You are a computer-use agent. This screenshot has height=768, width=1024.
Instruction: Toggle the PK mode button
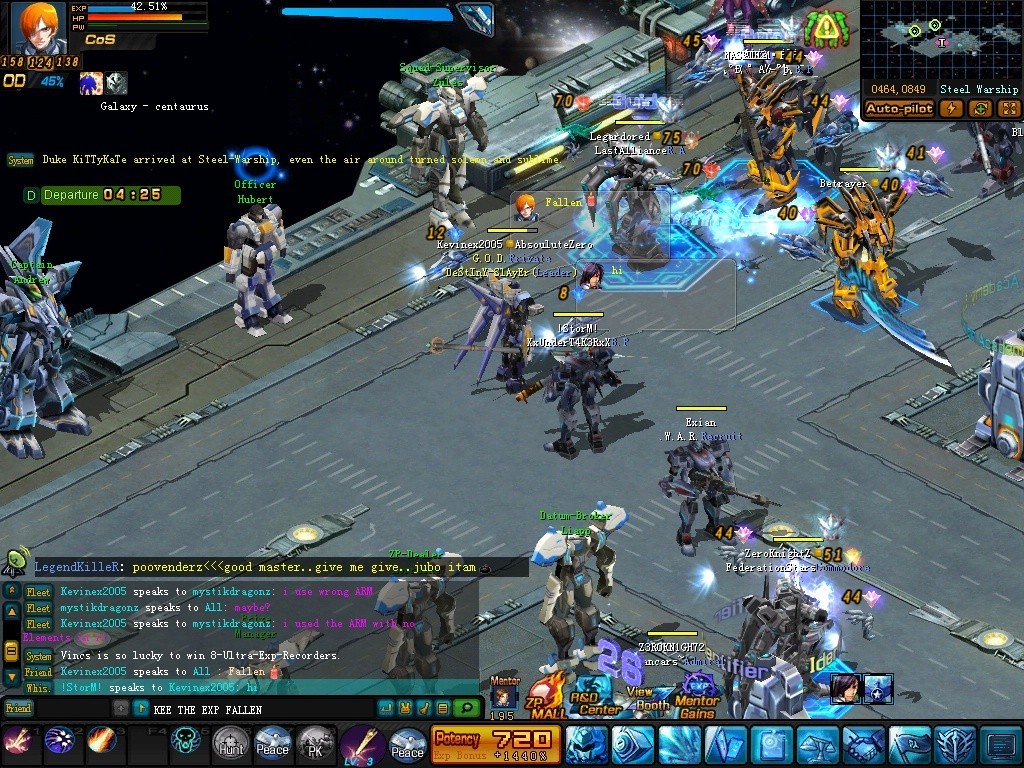coord(316,744)
